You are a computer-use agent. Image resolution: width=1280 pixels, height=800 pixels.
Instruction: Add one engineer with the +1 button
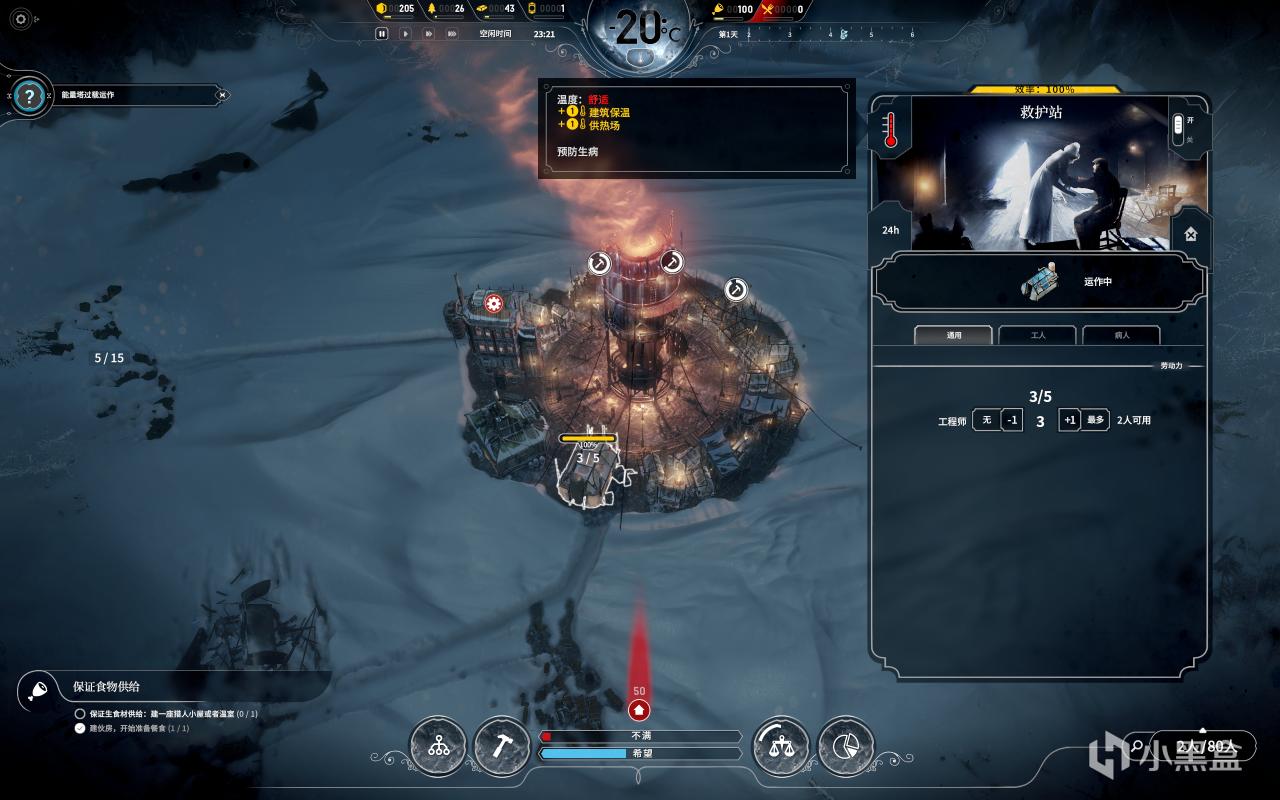tap(1069, 420)
